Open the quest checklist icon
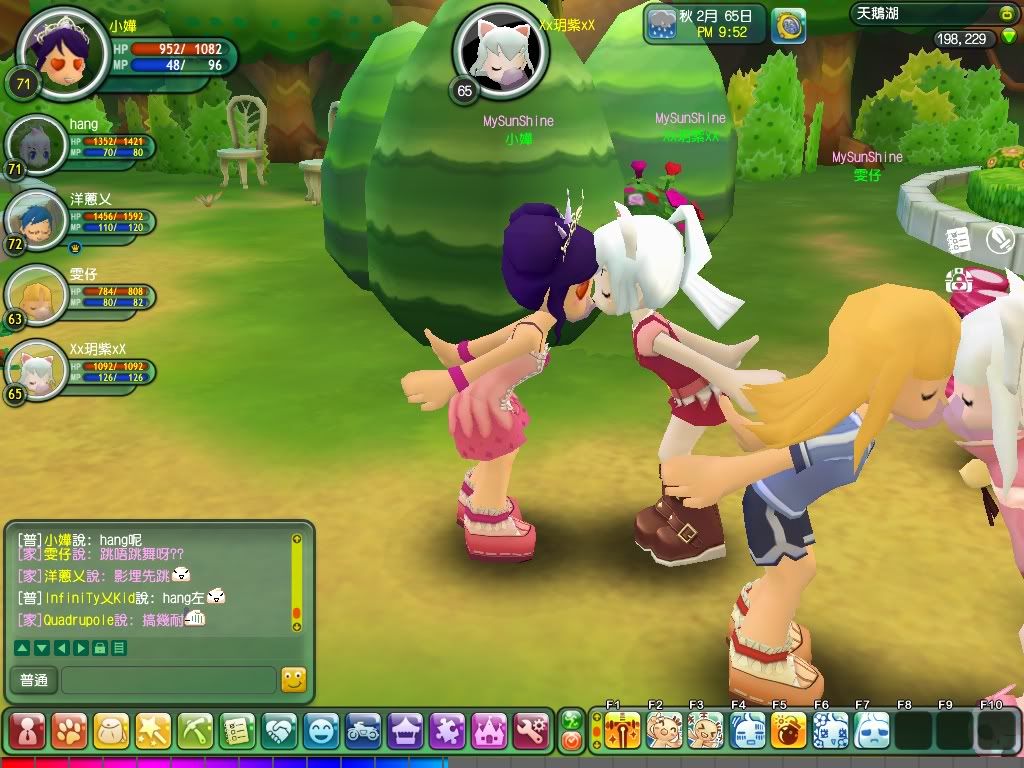The width and height of the screenshot is (1024, 768). pyautogui.click(x=237, y=731)
